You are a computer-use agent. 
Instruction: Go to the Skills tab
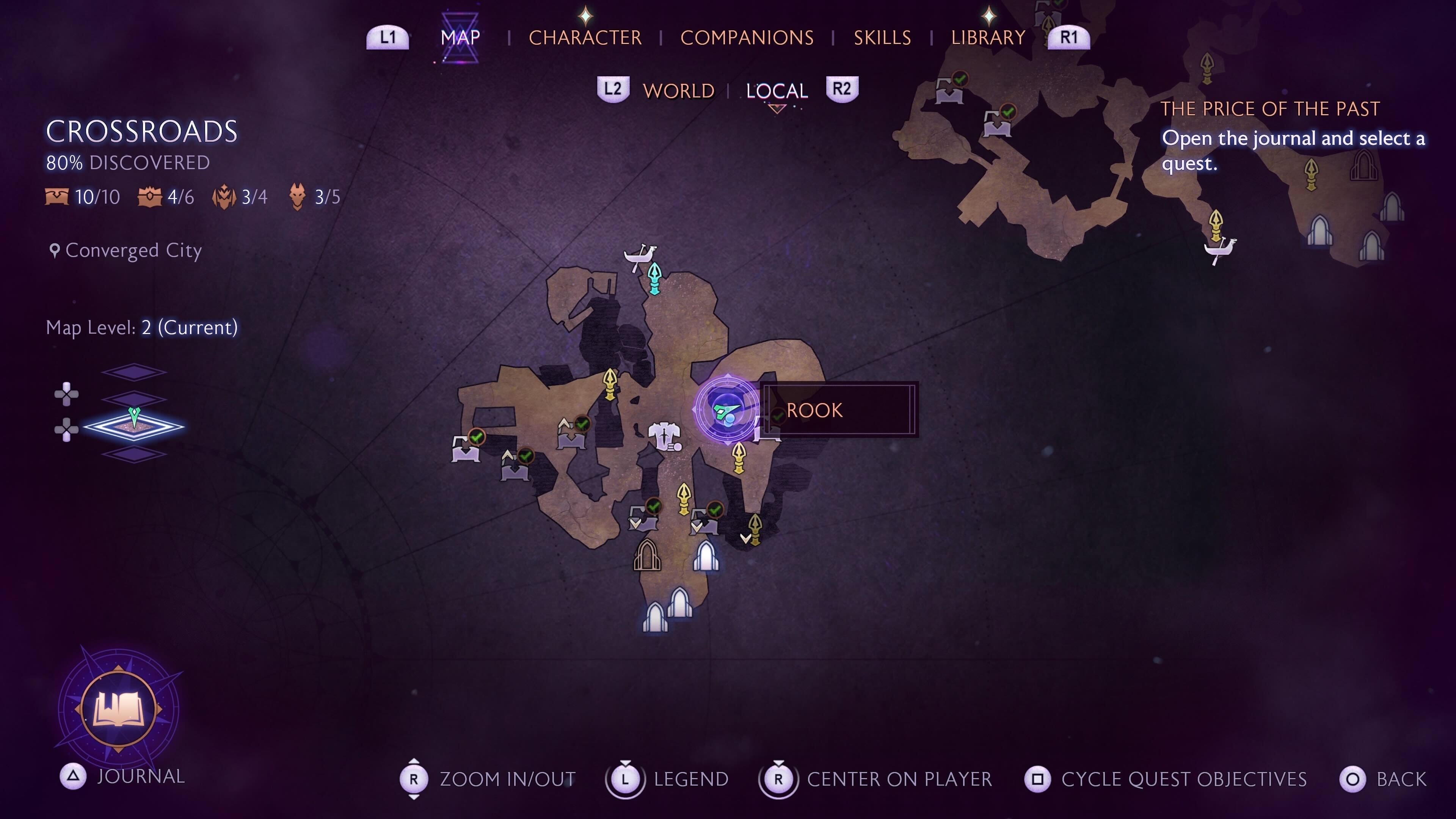click(x=882, y=38)
